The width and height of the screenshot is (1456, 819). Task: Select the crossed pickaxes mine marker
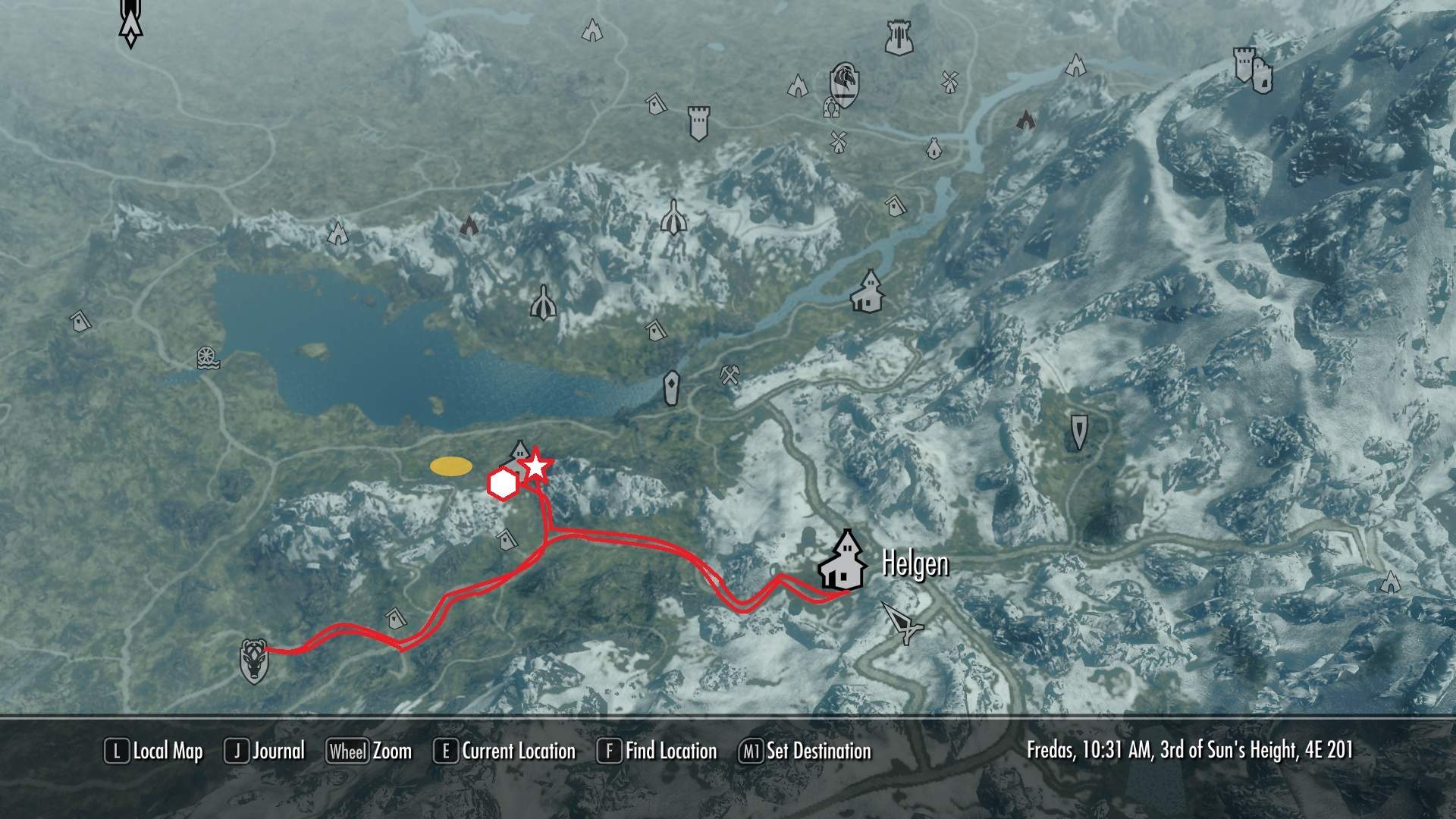point(730,374)
